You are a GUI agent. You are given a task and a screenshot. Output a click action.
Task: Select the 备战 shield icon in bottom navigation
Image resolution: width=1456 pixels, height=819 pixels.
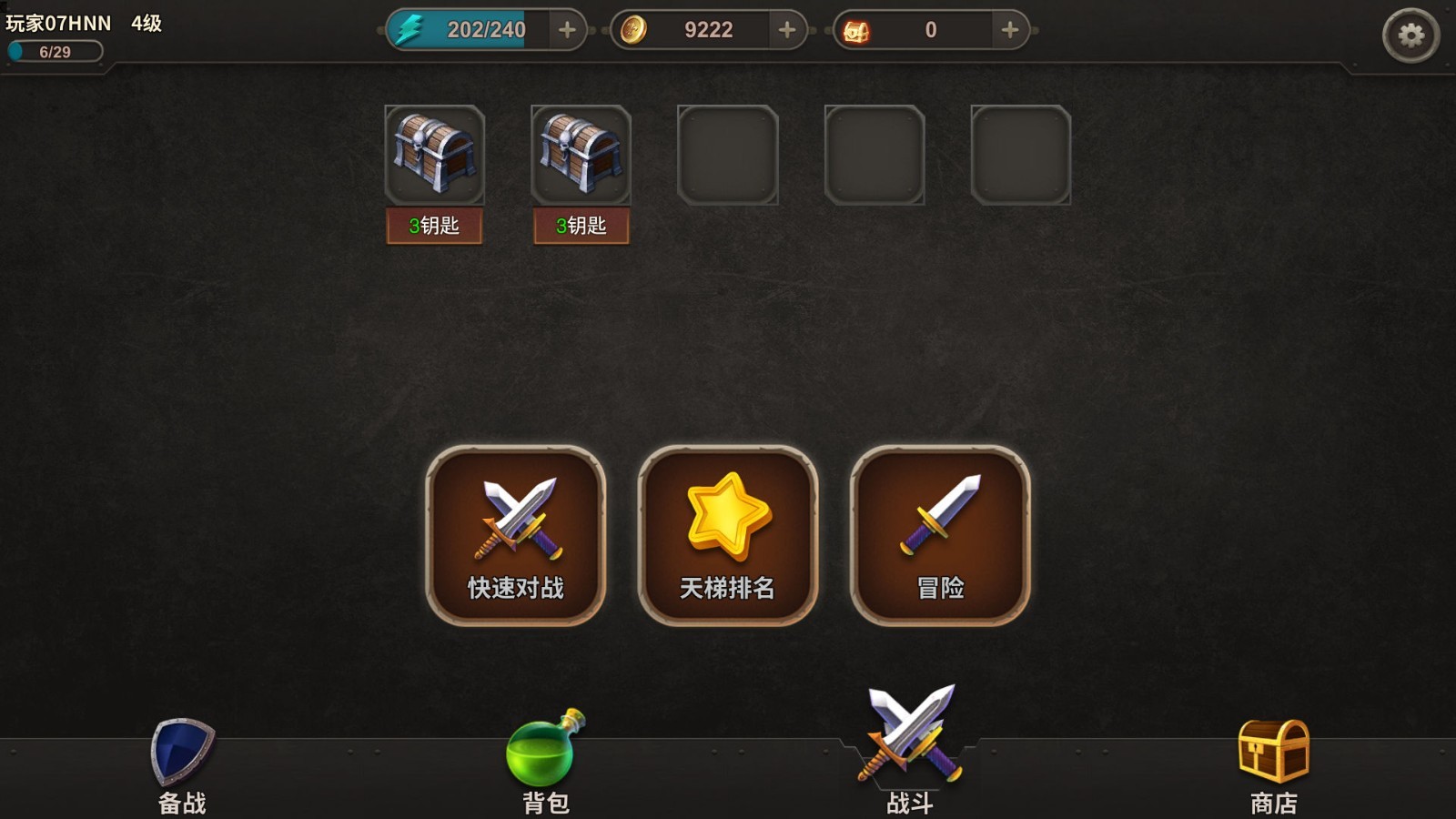[178, 753]
